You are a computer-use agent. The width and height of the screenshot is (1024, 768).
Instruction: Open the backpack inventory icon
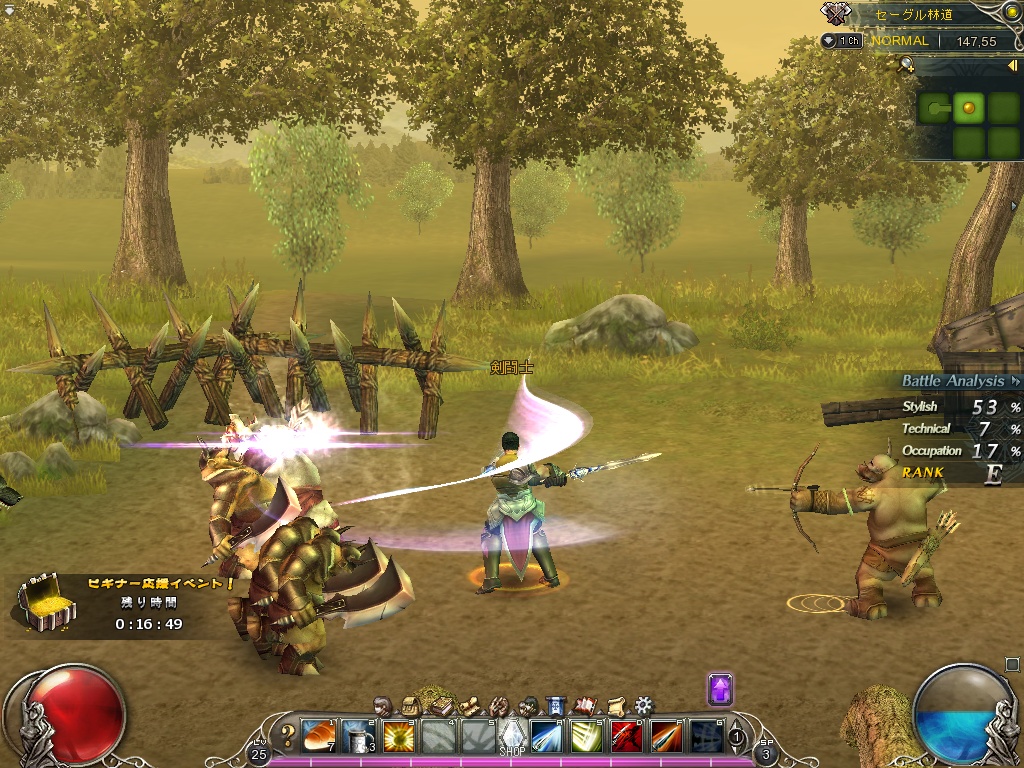point(410,705)
